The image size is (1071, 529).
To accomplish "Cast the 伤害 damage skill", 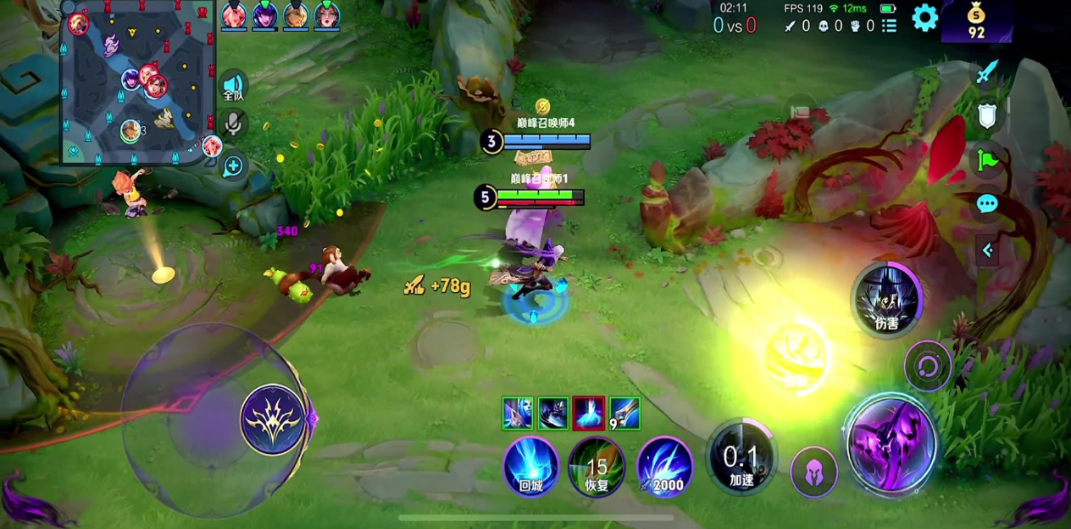I will point(886,298).
